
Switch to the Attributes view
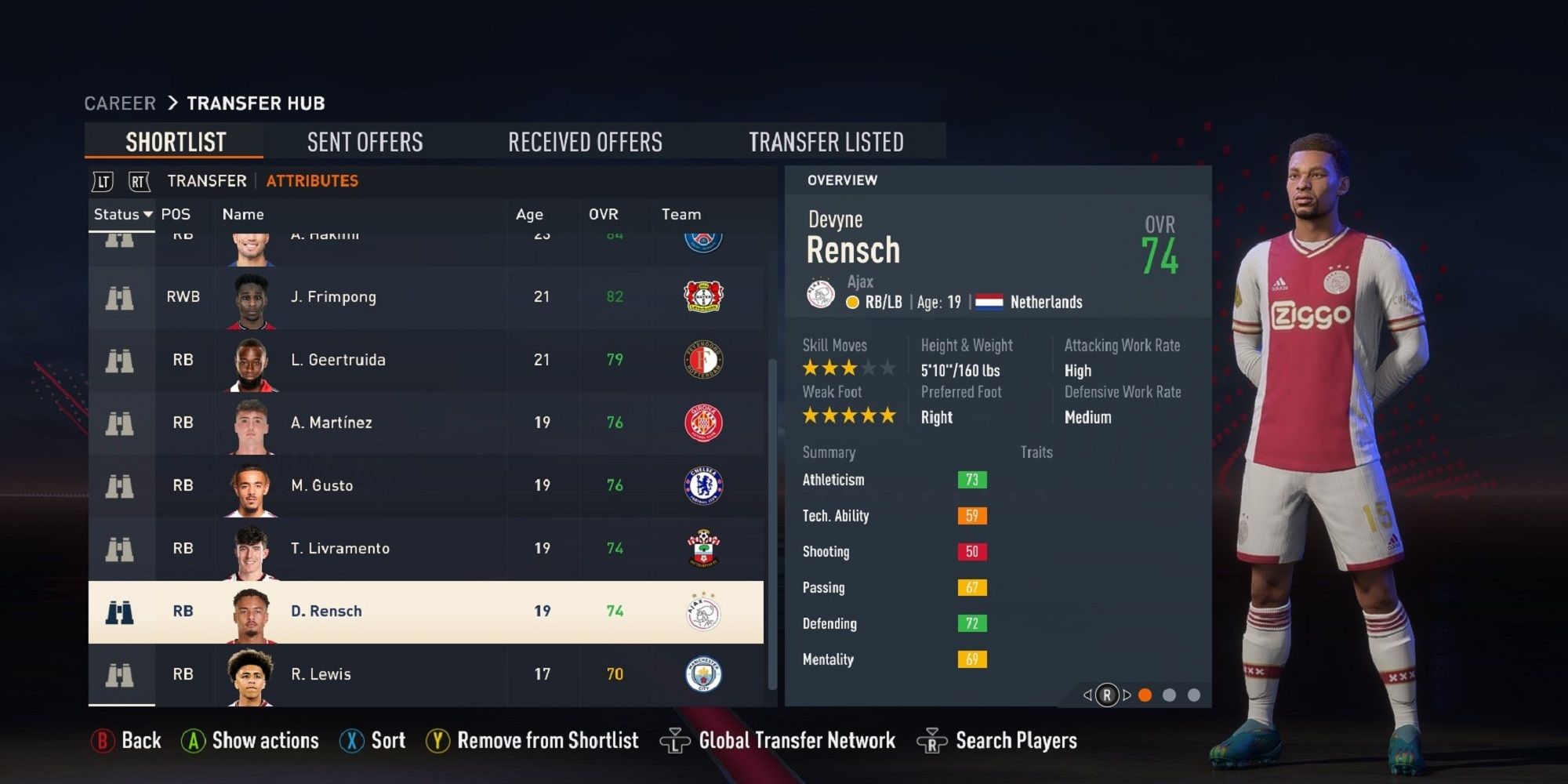311,180
